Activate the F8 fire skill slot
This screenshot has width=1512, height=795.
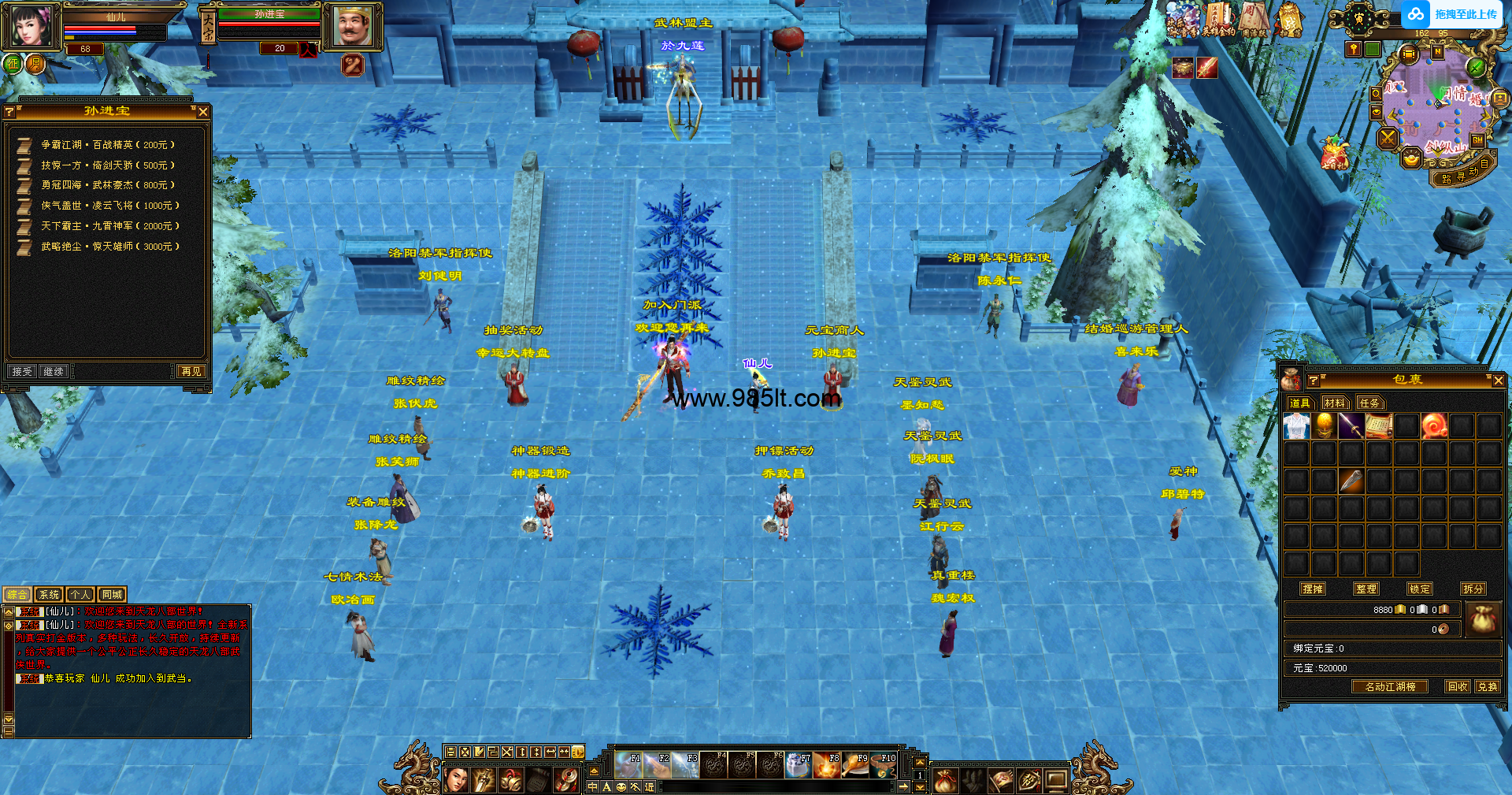coord(827,765)
